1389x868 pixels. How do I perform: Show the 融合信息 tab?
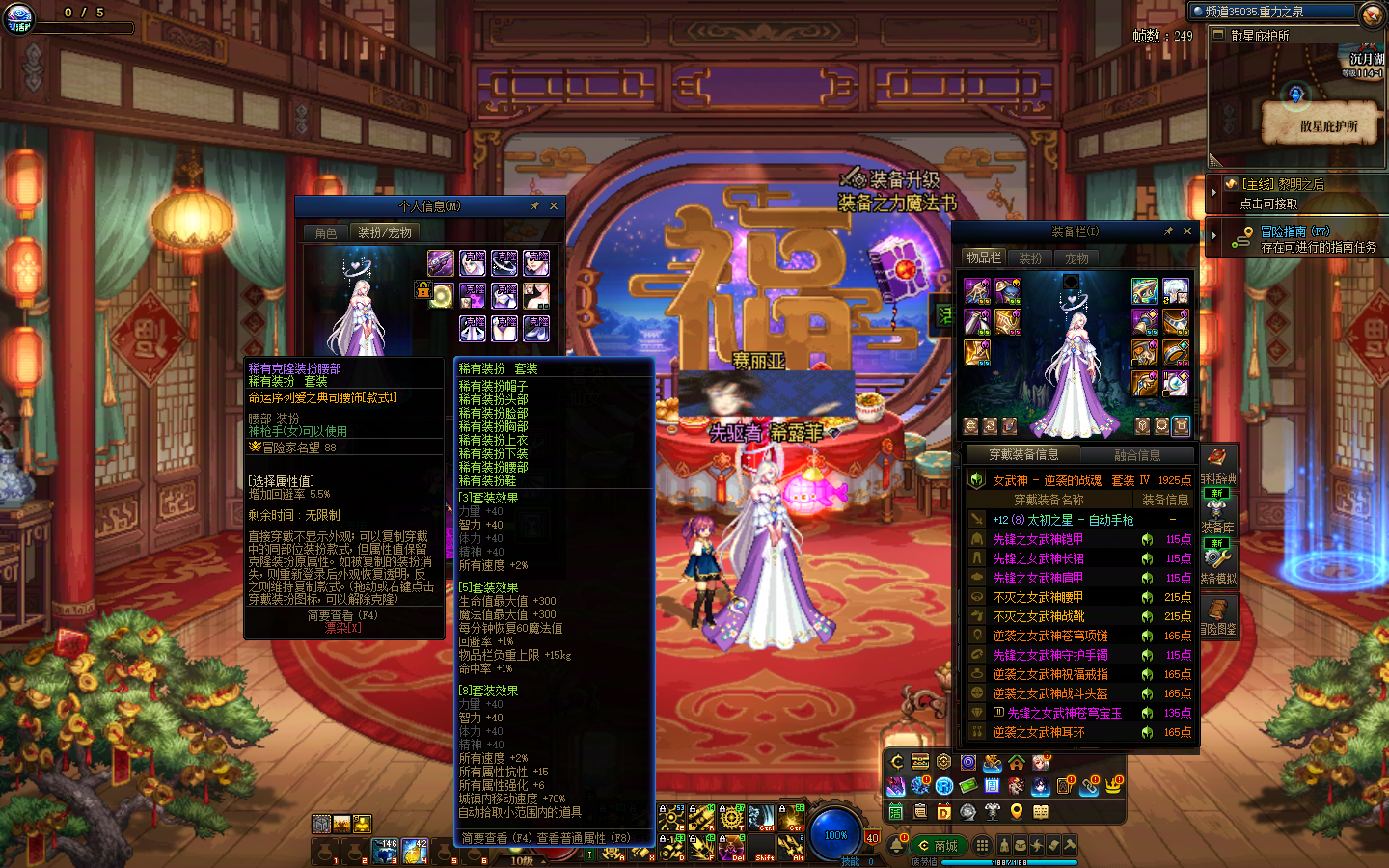(x=1137, y=455)
